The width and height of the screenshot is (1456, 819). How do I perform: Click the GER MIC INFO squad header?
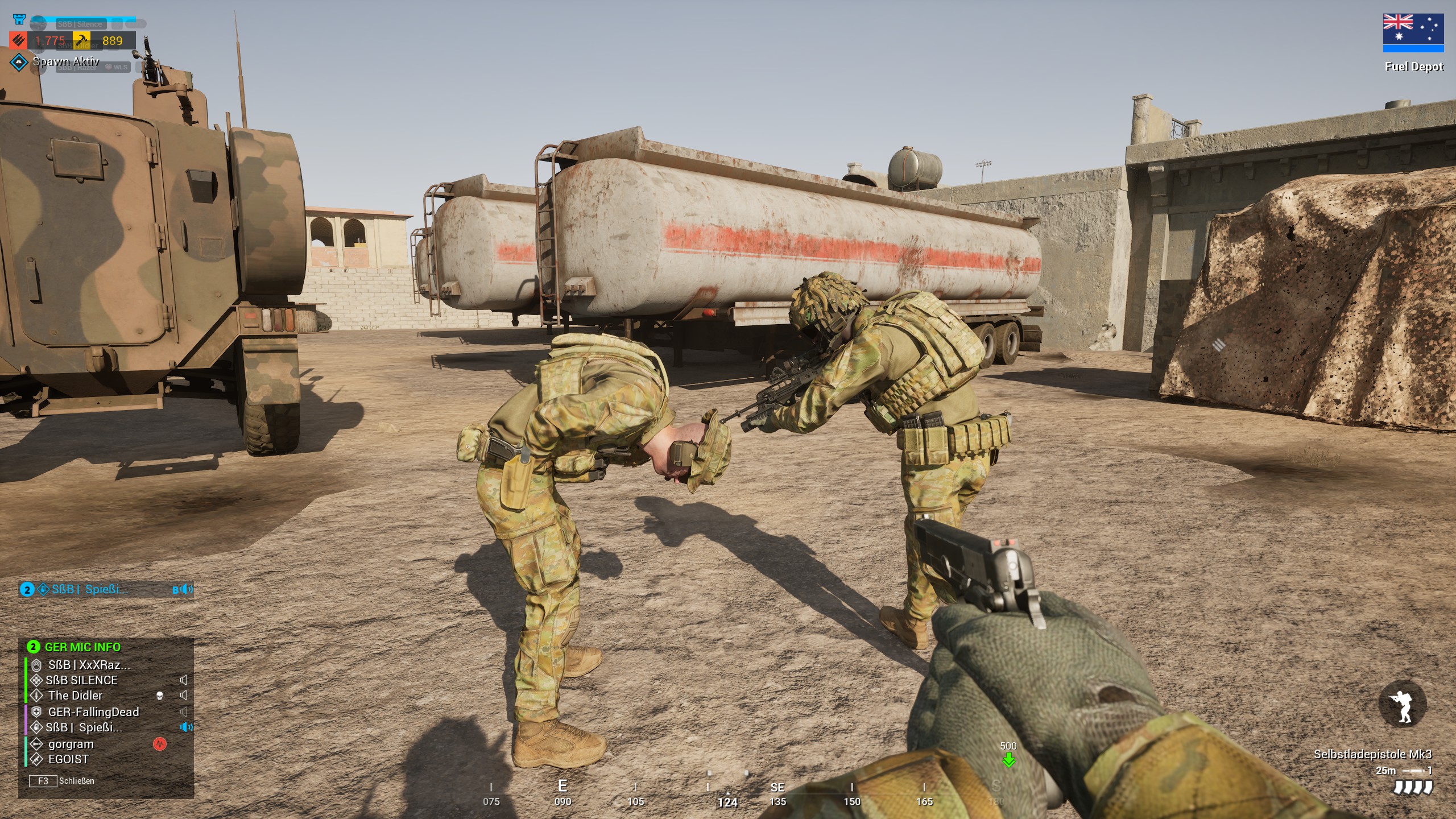coord(82,647)
